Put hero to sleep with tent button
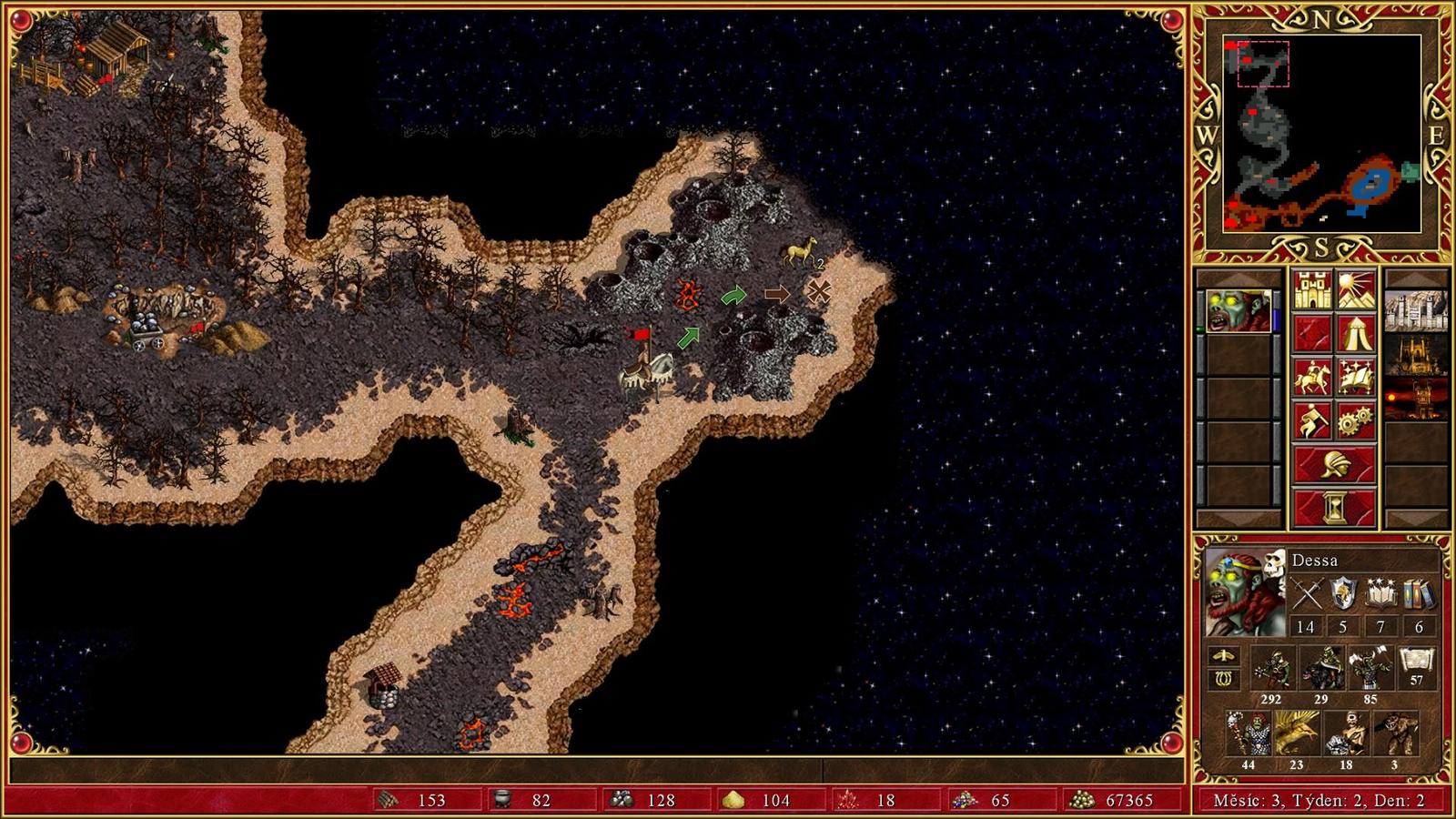The height and width of the screenshot is (819, 1456). [x=1355, y=333]
